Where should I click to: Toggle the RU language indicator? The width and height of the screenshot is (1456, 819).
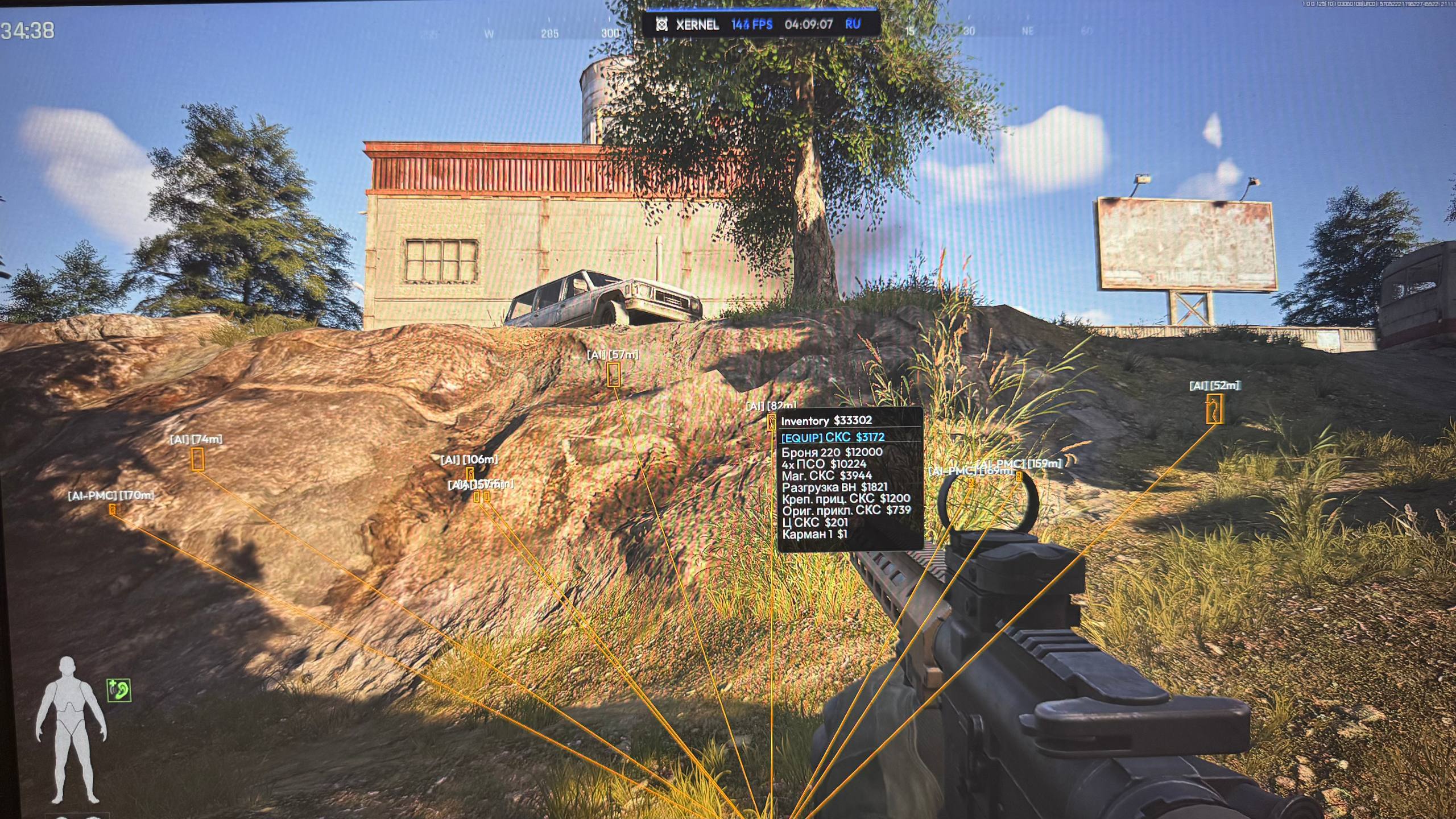point(853,24)
